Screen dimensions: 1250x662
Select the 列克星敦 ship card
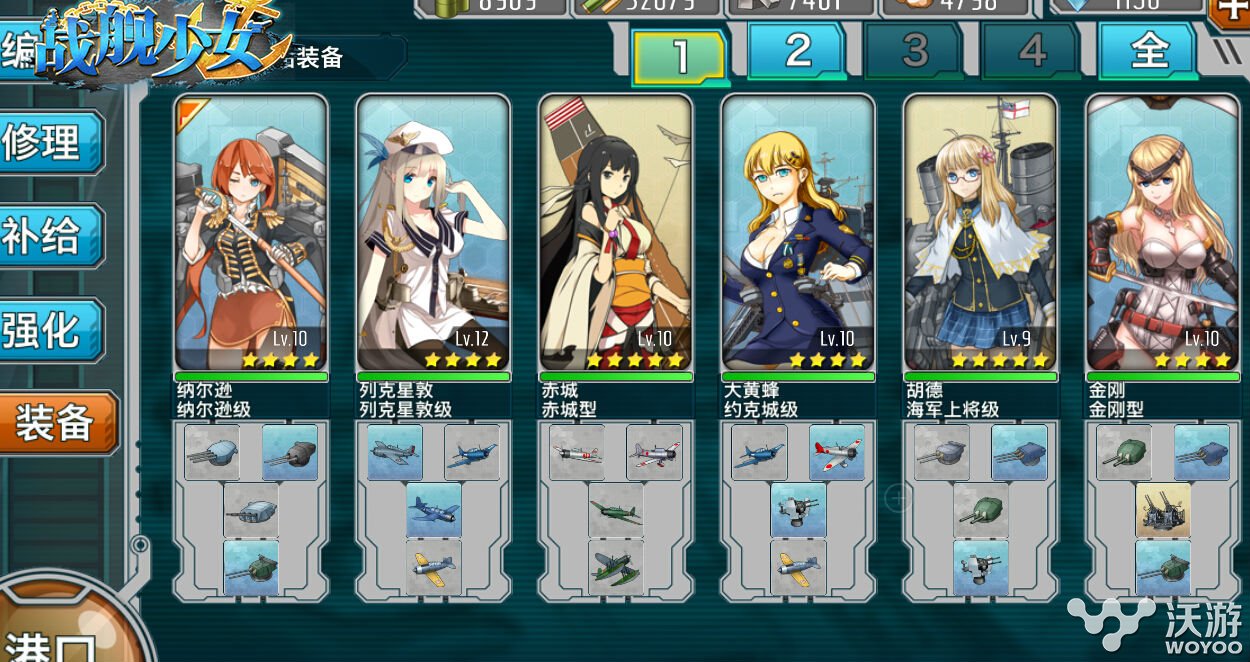[x=433, y=233]
